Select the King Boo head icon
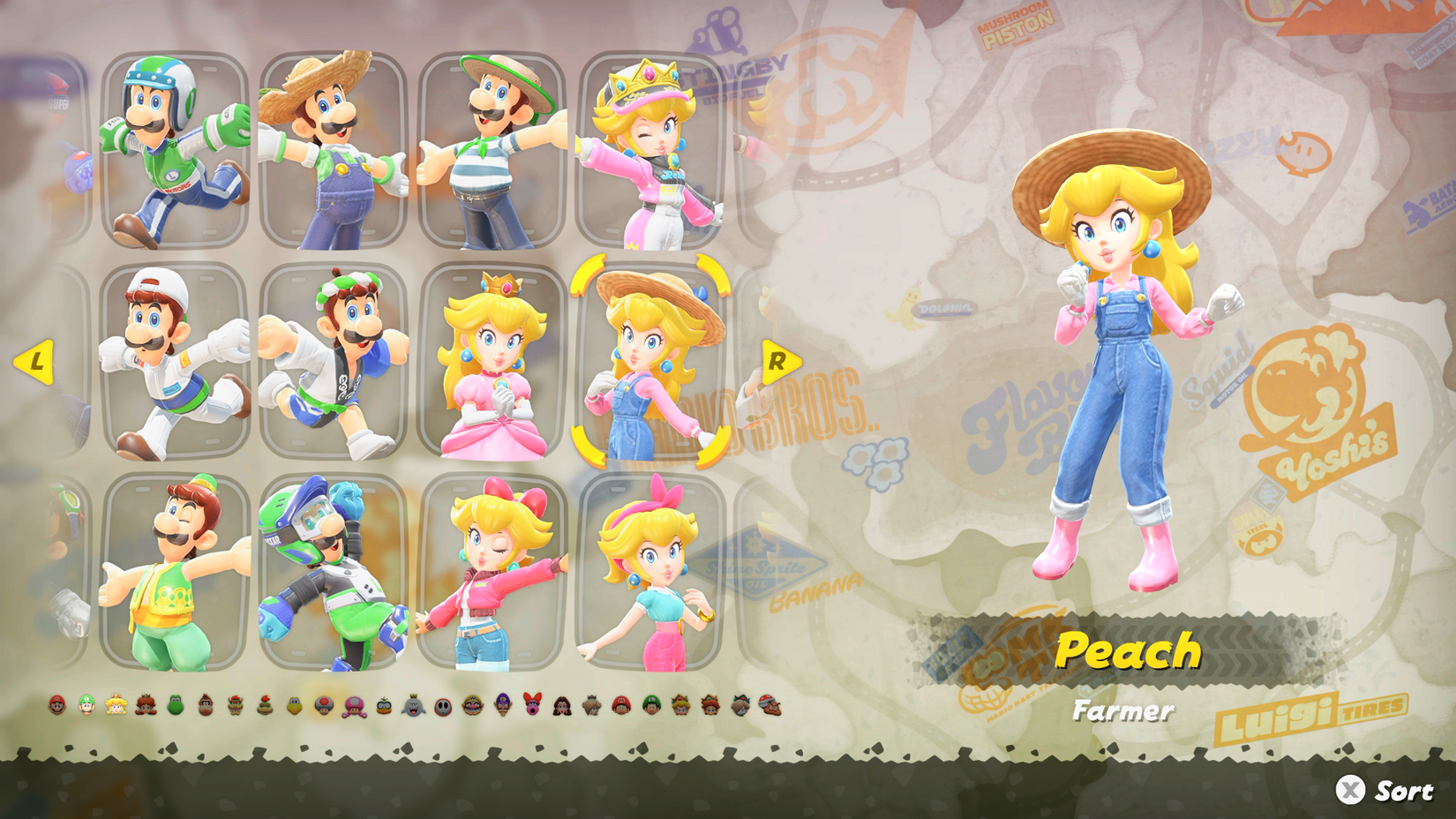Image resolution: width=1456 pixels, height=819 pixels. point(414,706)
